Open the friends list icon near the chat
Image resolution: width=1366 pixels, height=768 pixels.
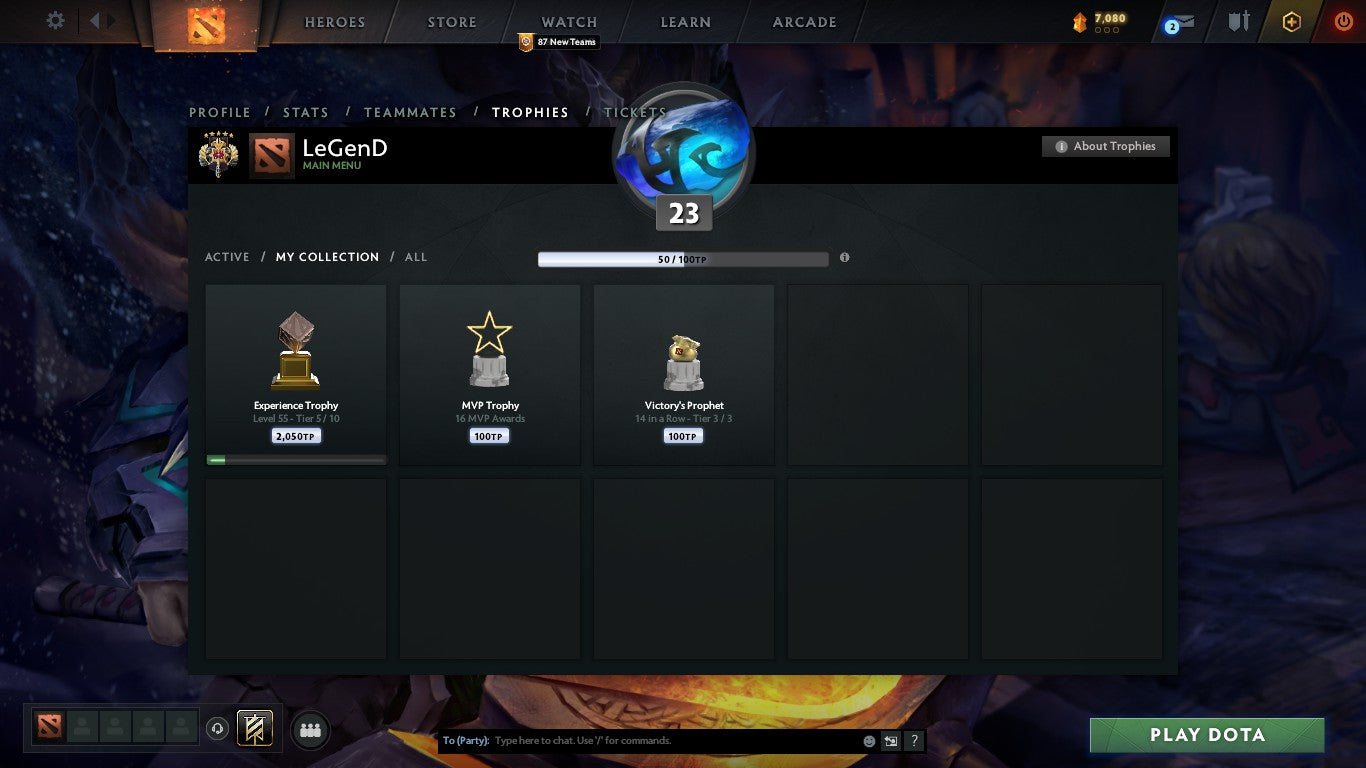309,729
